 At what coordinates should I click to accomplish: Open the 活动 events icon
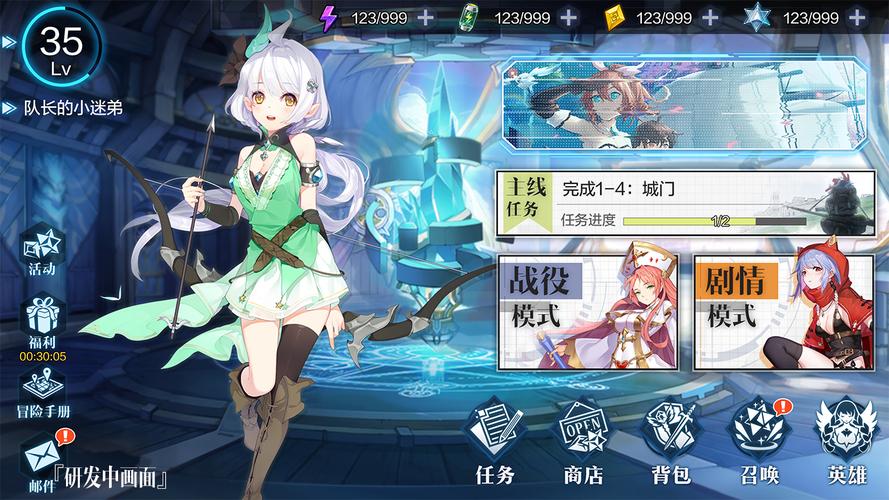tap(42, 250)
